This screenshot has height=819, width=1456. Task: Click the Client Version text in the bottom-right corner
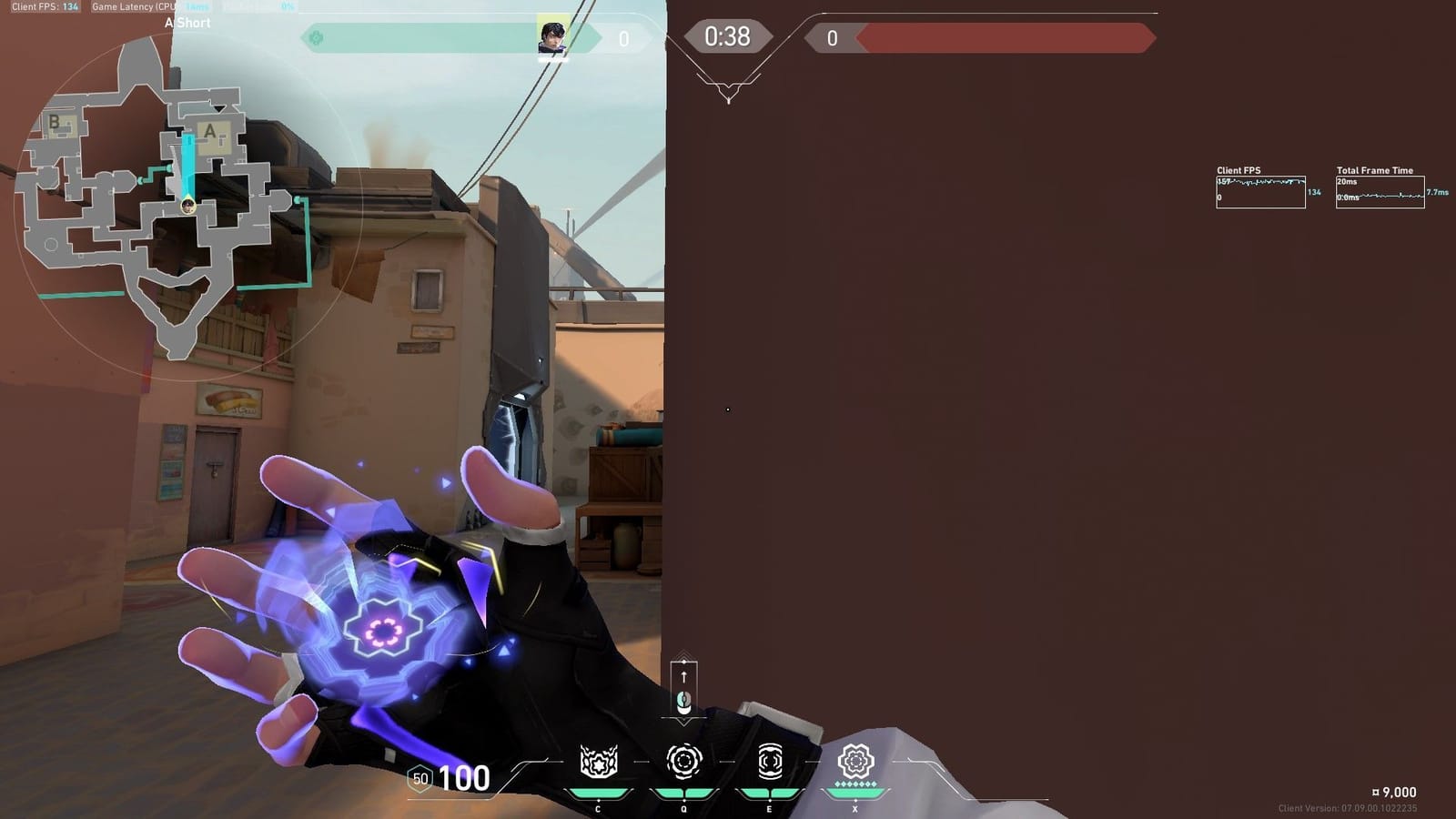pos(1350,805)
